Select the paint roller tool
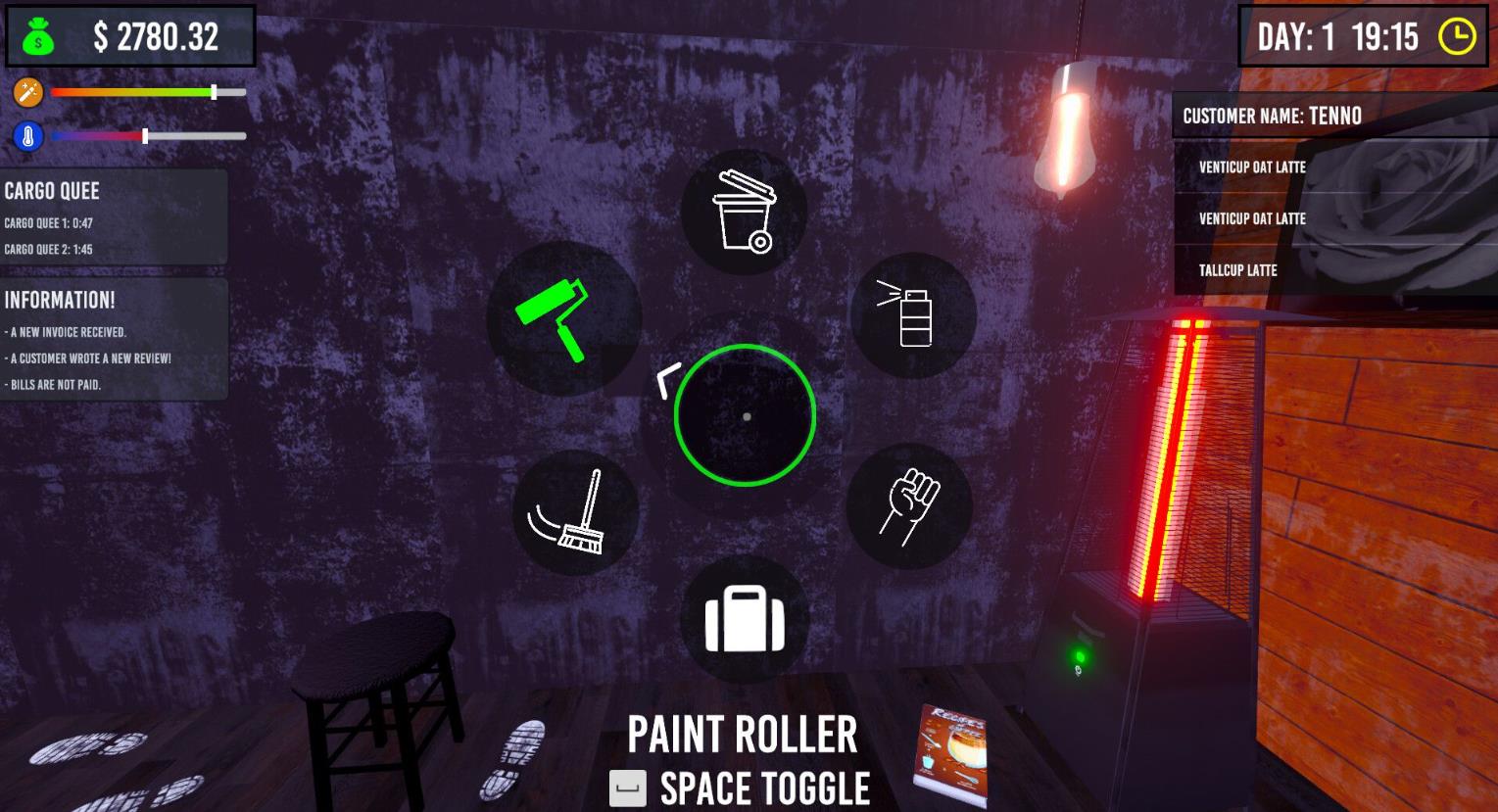 [562, 317]
